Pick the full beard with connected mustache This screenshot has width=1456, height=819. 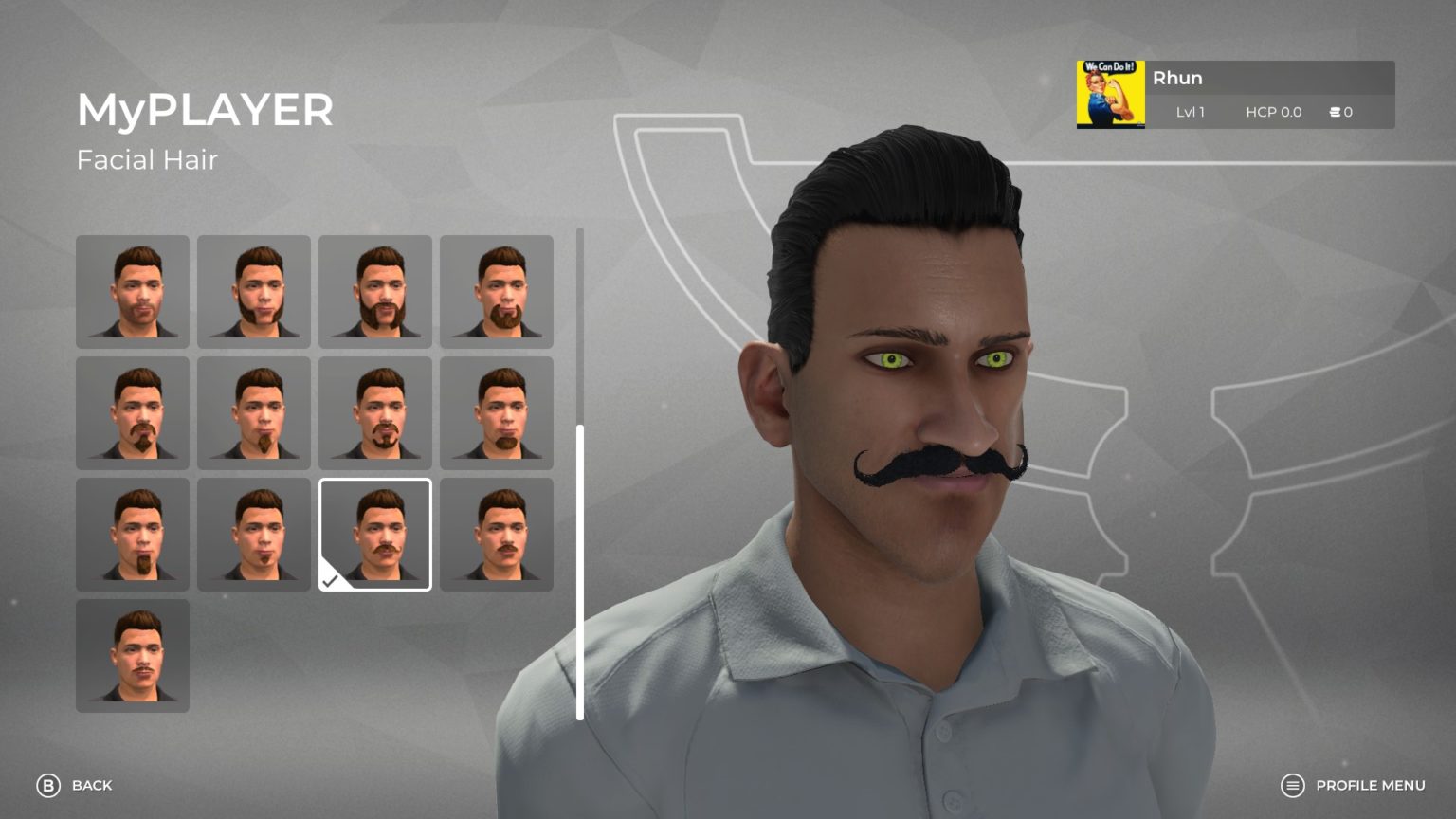pos(375,292)
